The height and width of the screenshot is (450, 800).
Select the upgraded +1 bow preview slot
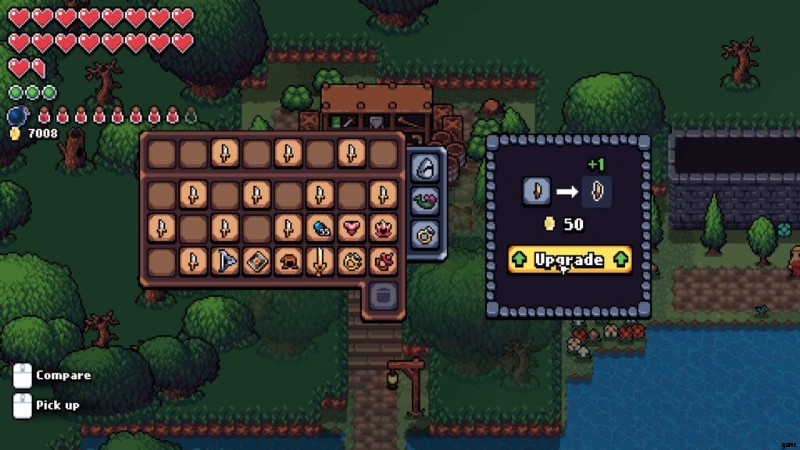(x=596, y=190)
